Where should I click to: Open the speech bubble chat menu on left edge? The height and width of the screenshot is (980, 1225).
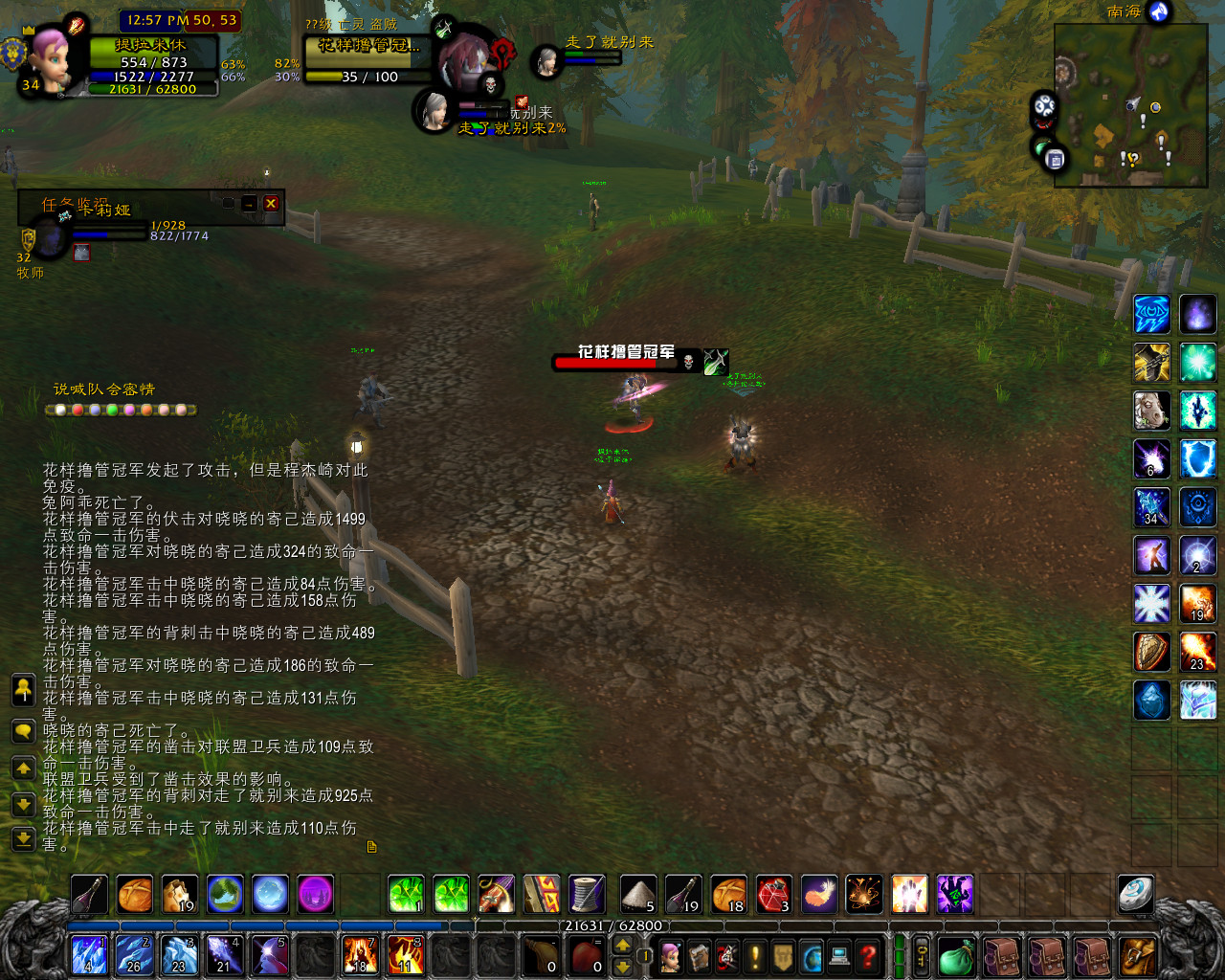coord(23,729)
